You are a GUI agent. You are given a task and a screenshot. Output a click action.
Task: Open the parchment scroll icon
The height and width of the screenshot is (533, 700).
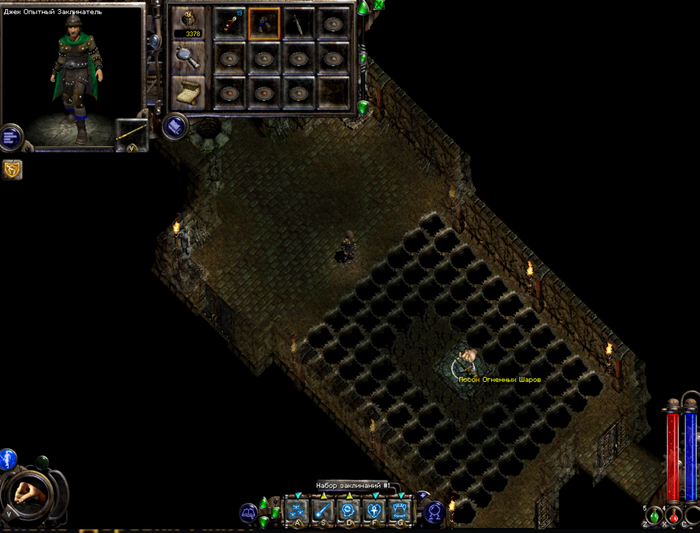click(187, 94)
